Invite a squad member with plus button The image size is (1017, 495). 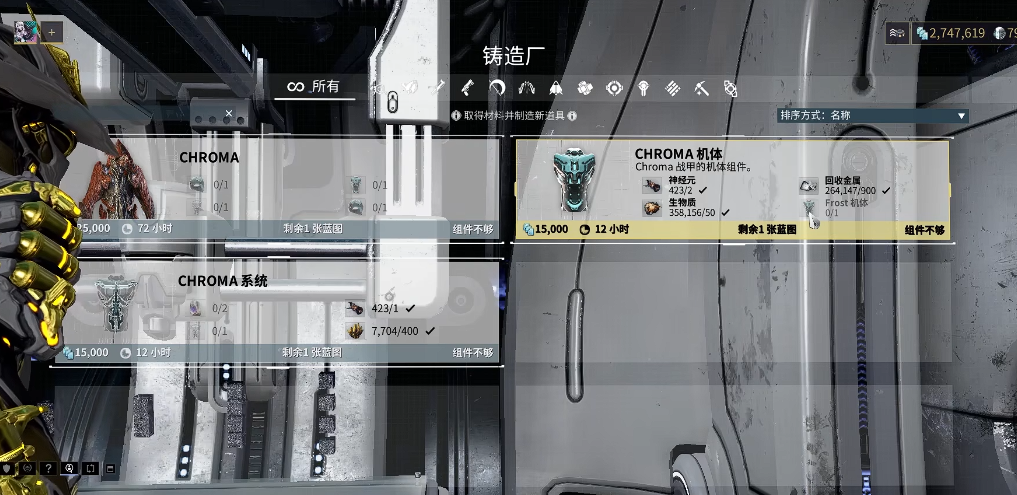click(52, 32)
